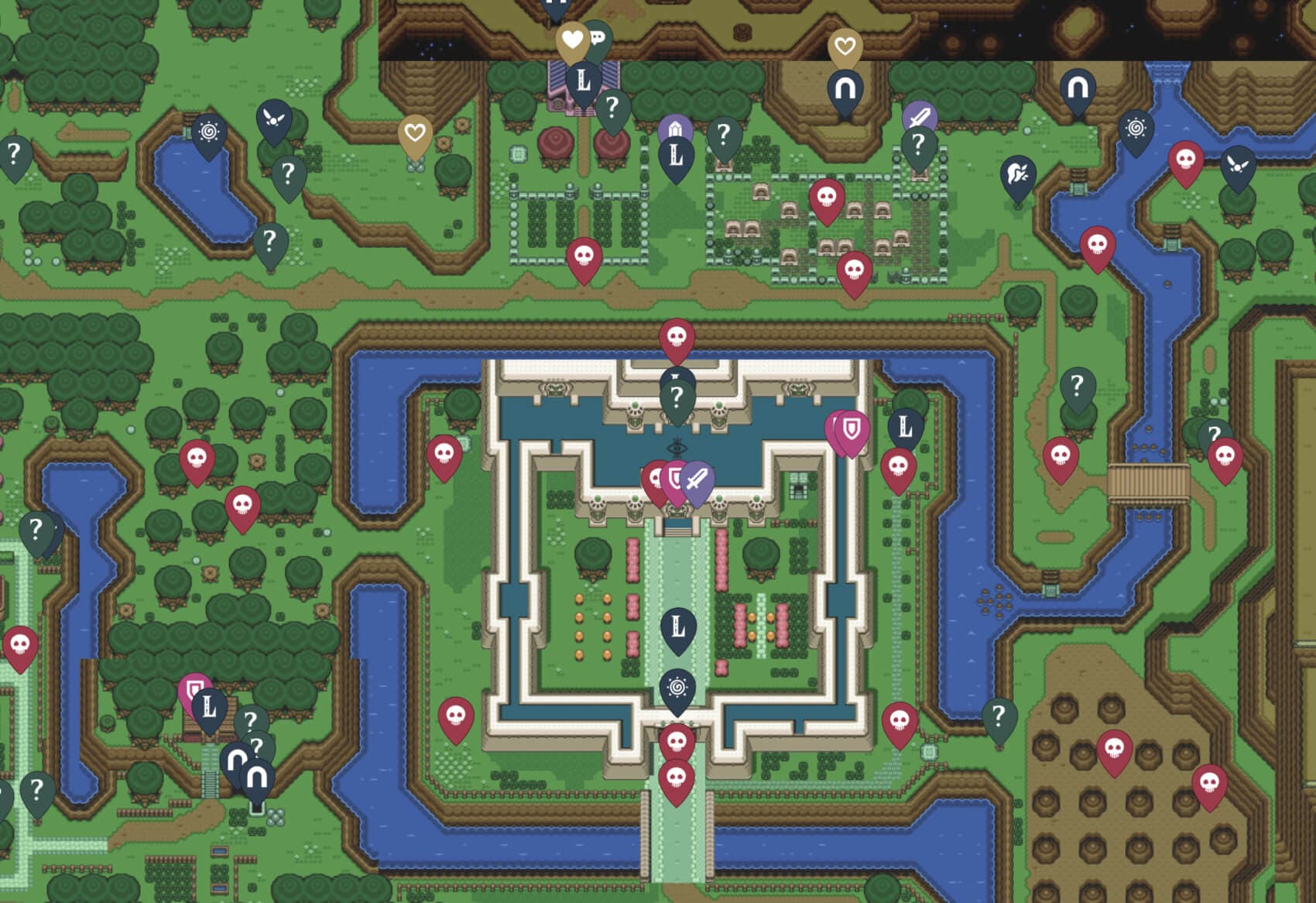
Task: Open a magnet pin in the graveyard area
Action: click(x=845, y=89)
